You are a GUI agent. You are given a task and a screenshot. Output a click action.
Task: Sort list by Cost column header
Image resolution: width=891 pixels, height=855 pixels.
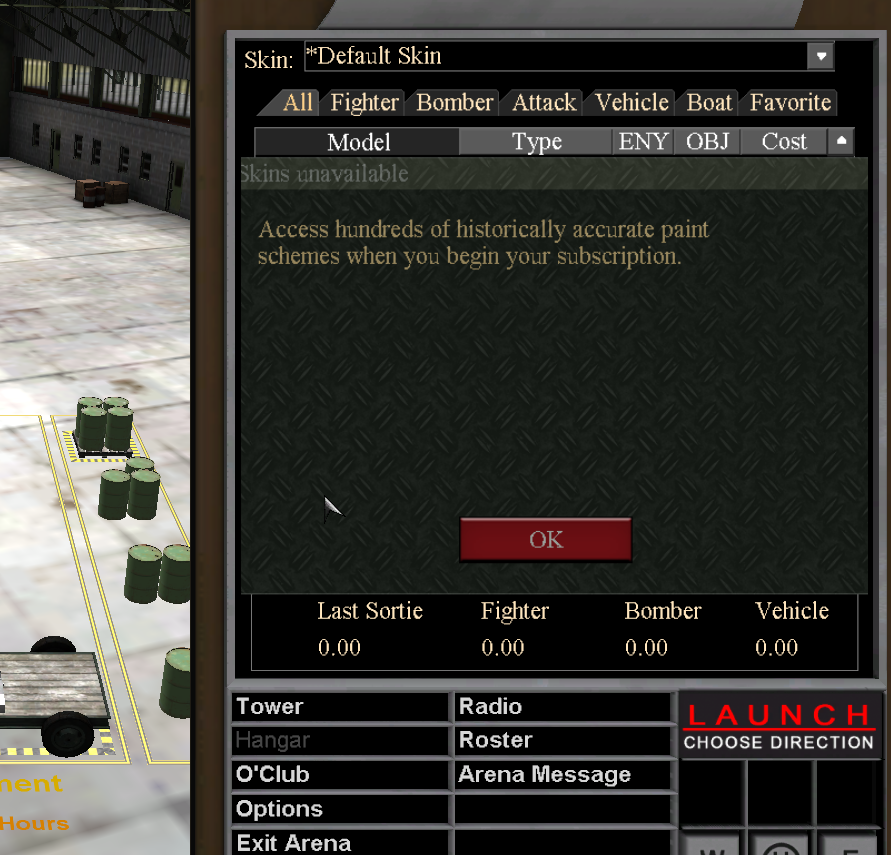tap(783, 142)
